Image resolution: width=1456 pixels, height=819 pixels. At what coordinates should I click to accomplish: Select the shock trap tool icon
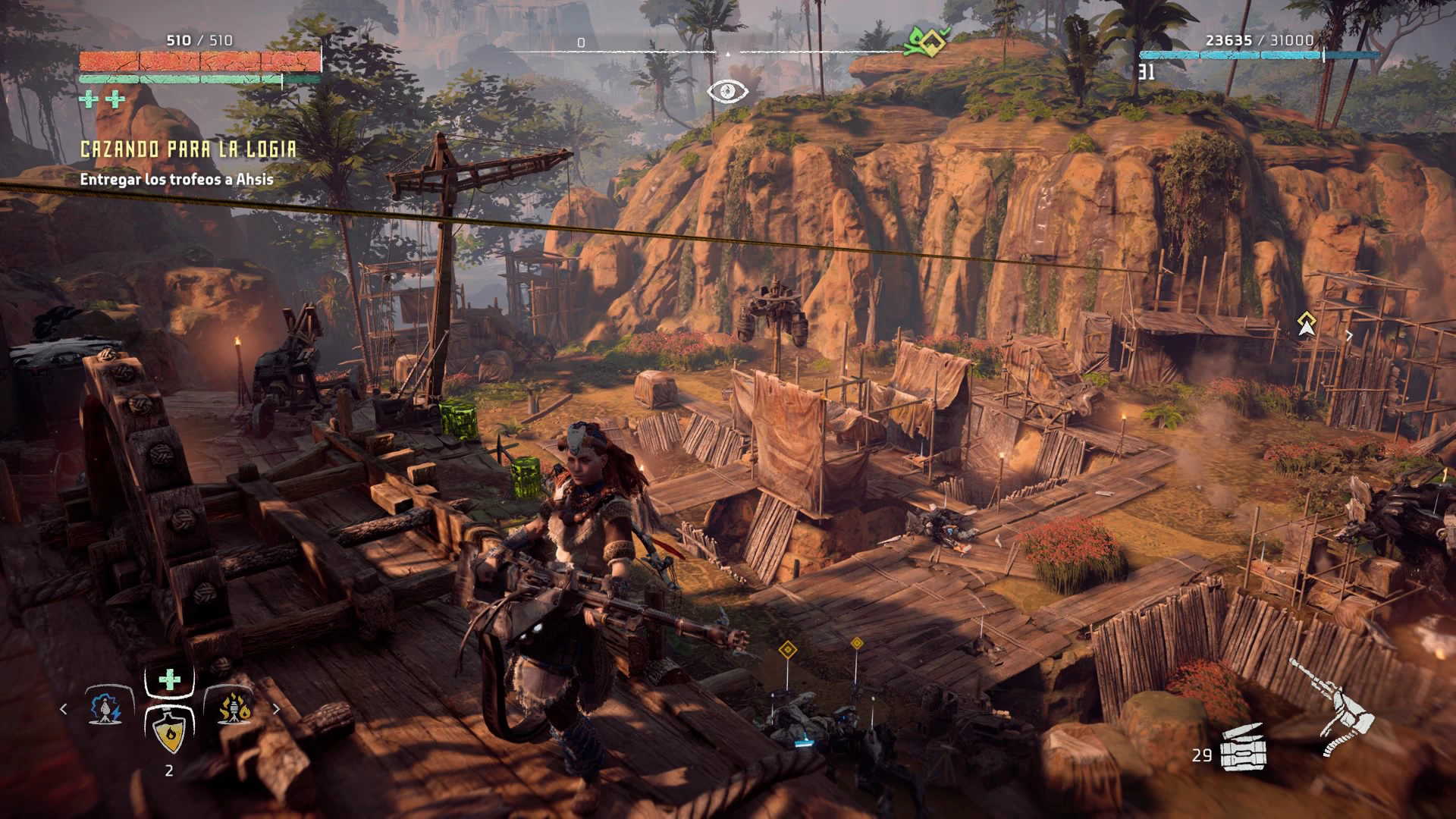[105, 708]
